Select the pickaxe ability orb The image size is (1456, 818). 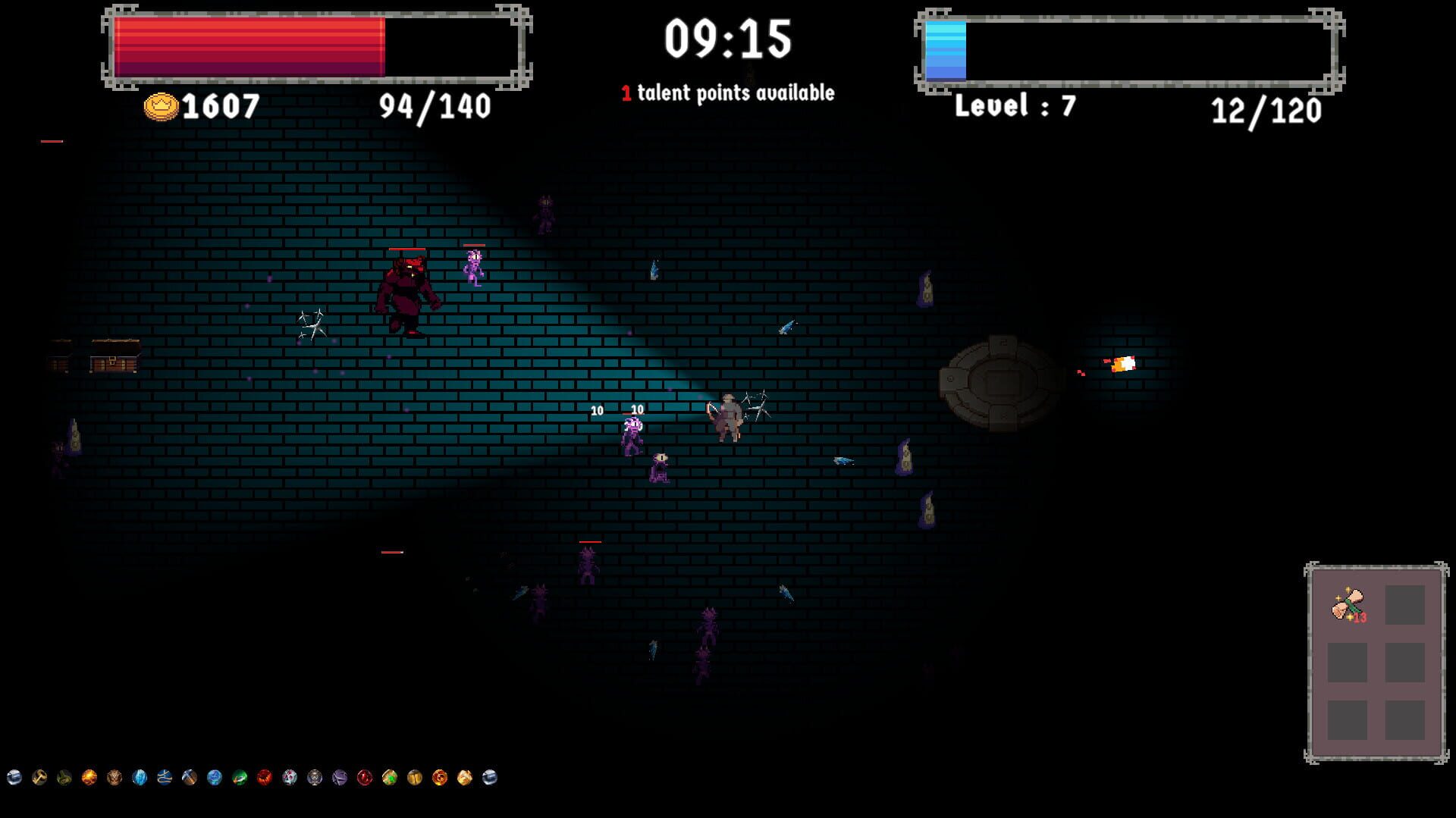click(189, 776)
